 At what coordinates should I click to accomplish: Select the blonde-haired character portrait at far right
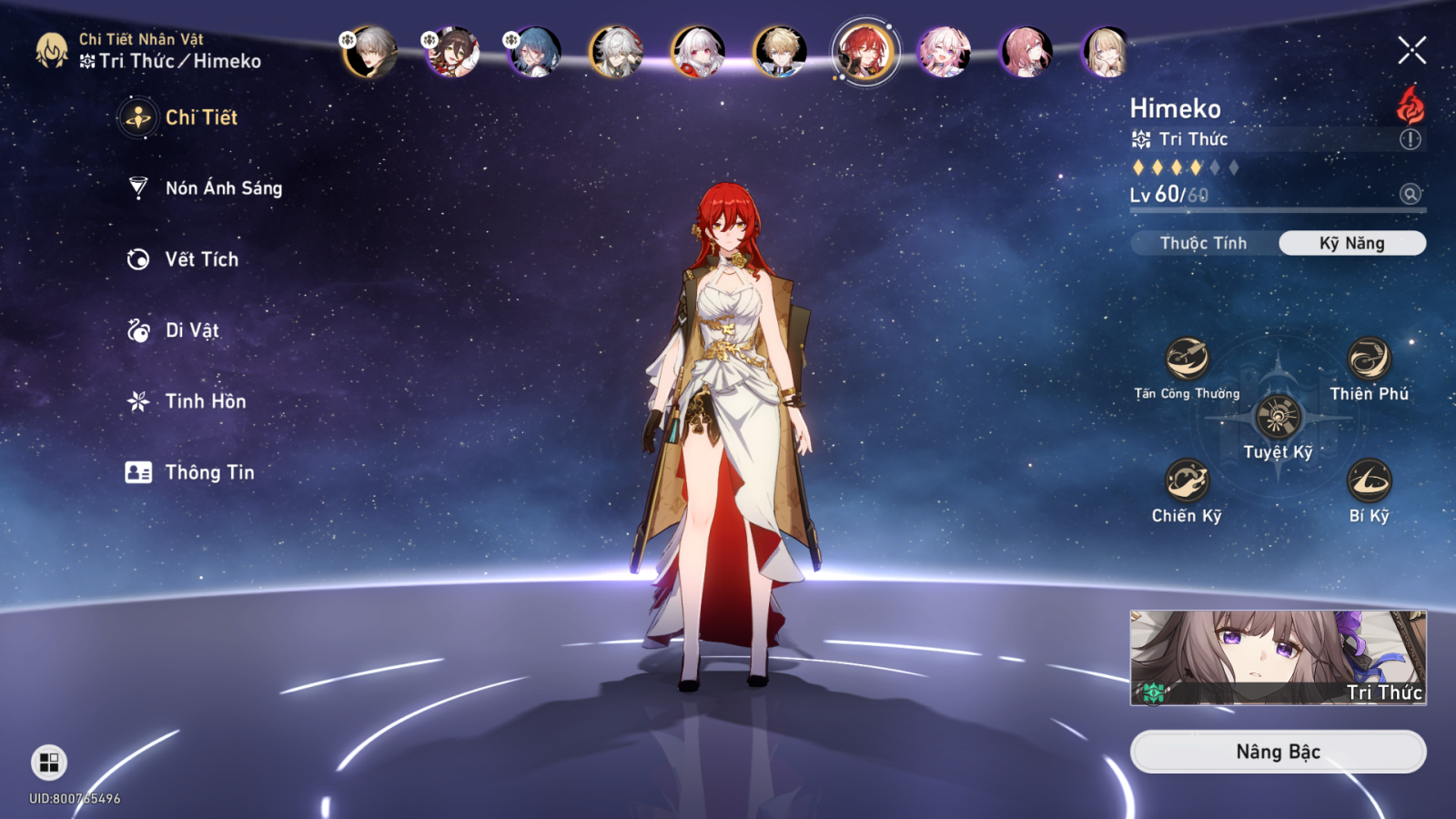[x=1107, y=52]
